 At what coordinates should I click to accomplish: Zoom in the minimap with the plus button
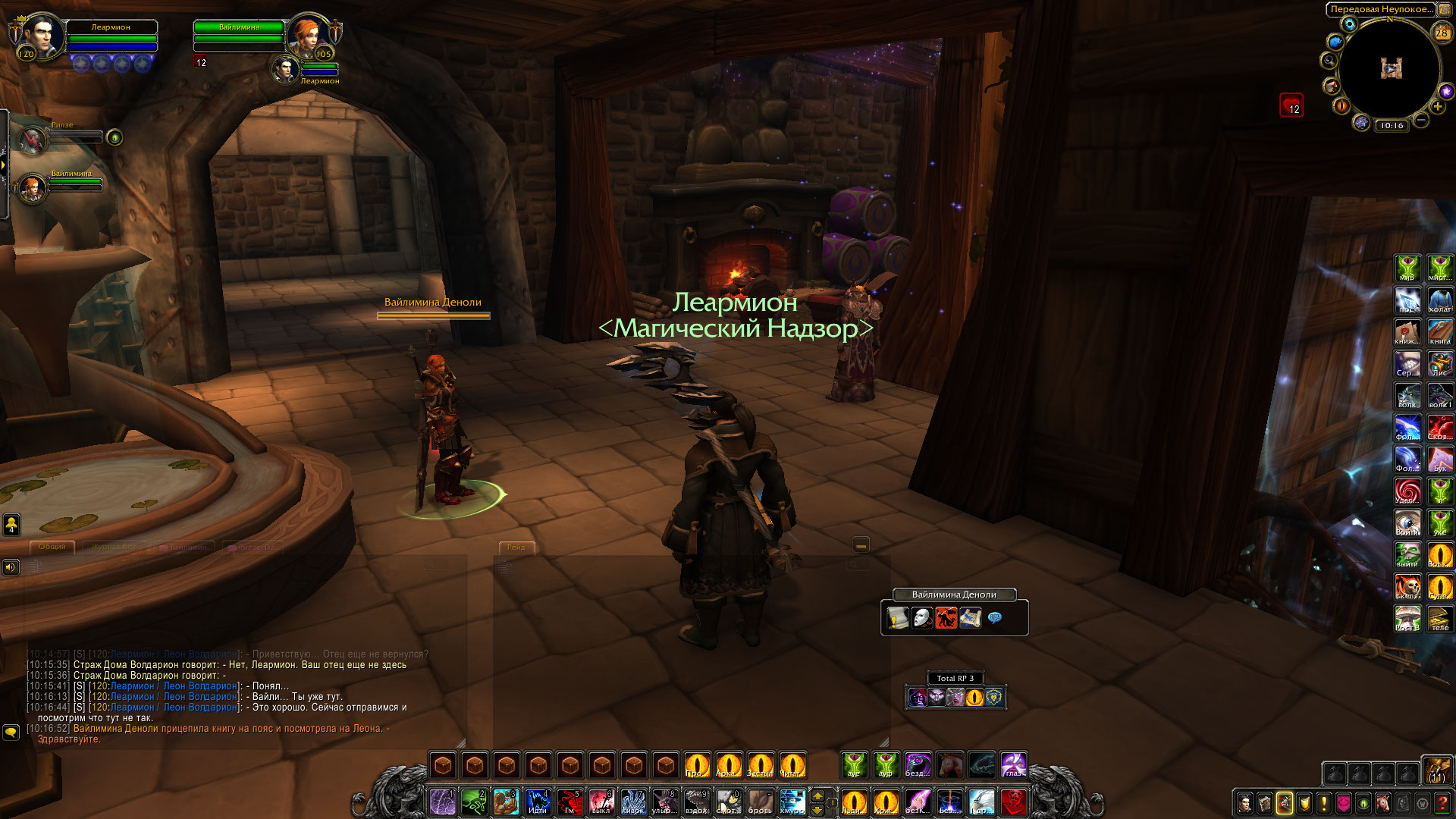click(1438, 107)
